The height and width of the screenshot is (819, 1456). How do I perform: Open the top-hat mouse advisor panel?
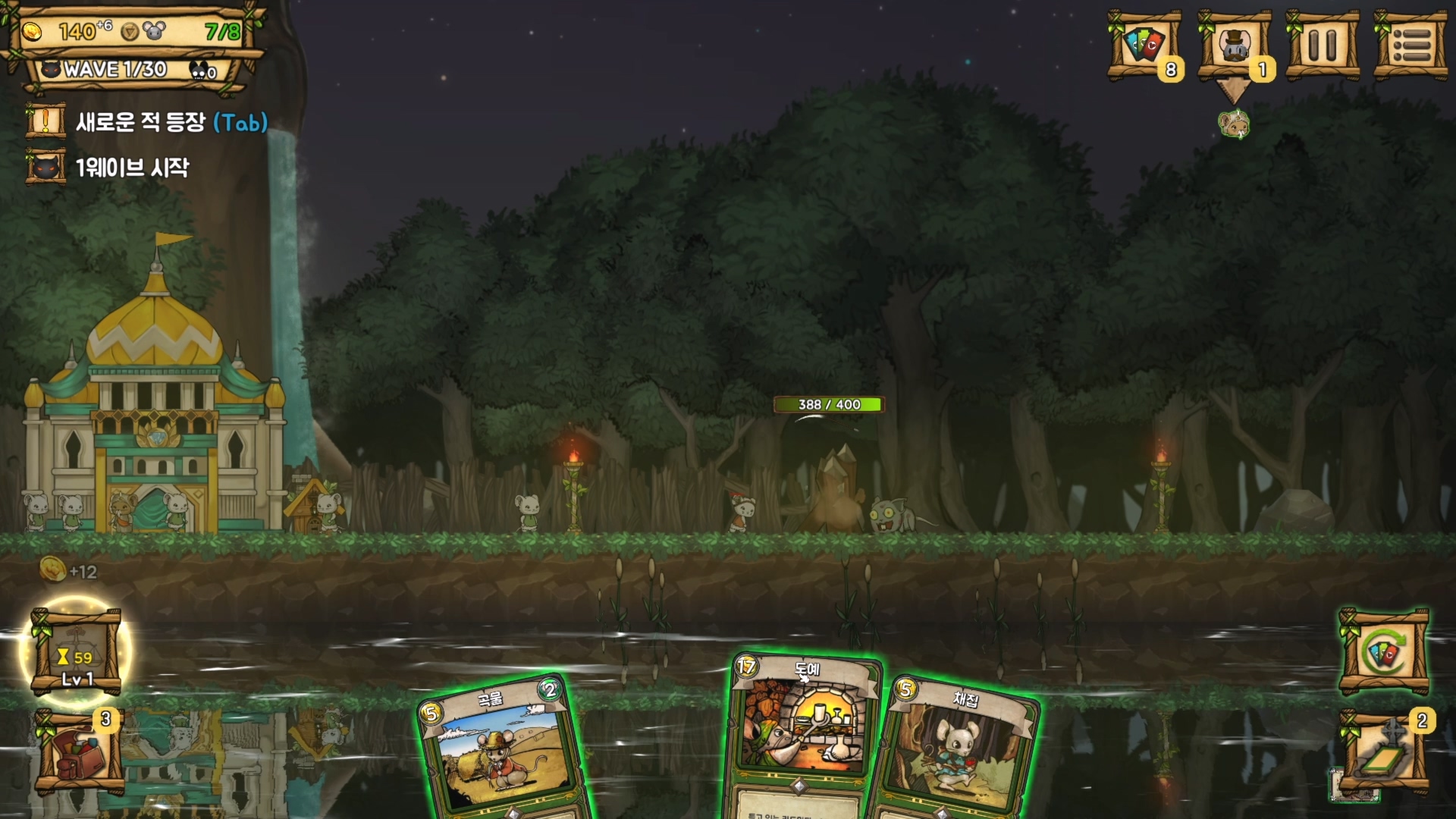click(1234, 45)
